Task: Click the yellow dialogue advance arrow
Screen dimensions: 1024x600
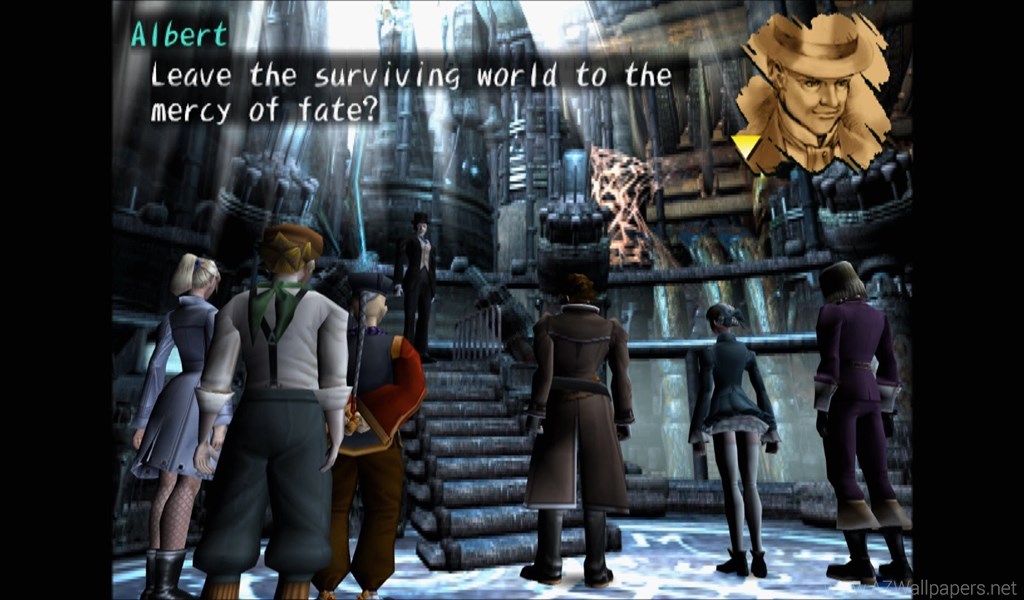Action: pyautogui.click(x=746, y=147)
